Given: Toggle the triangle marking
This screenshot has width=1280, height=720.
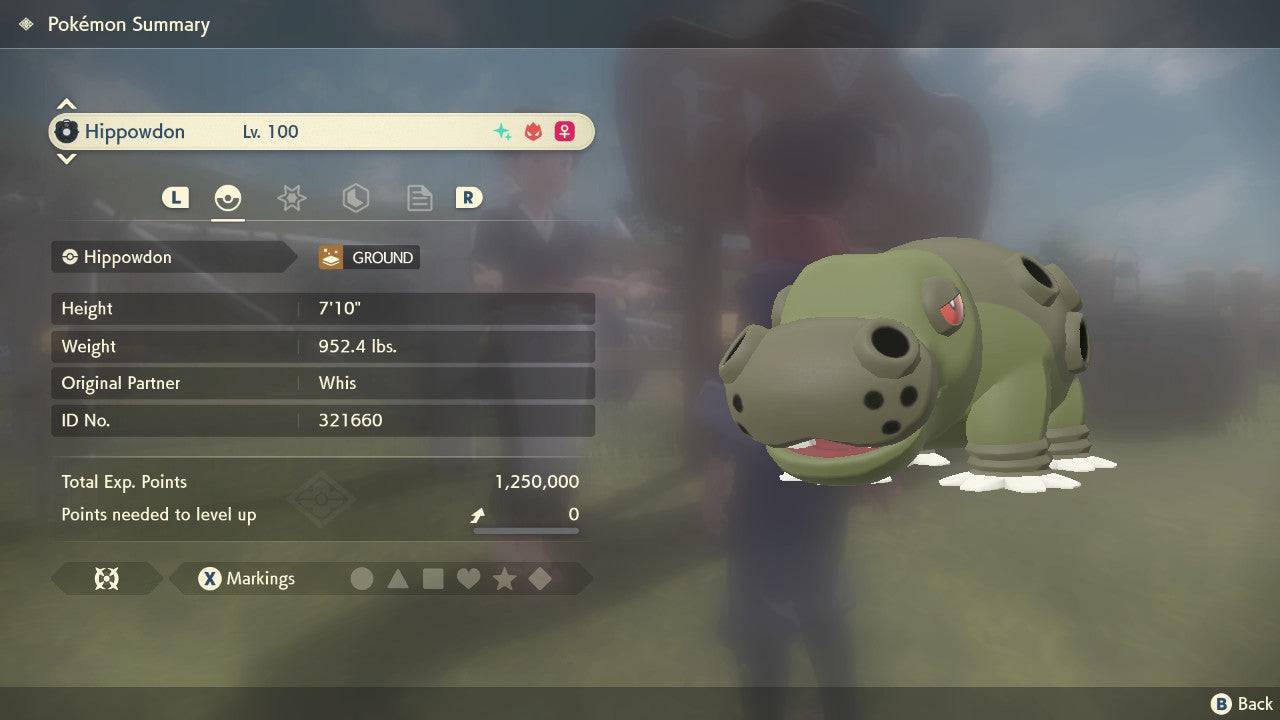Looking at the screenshot, I should click(398, 579).
